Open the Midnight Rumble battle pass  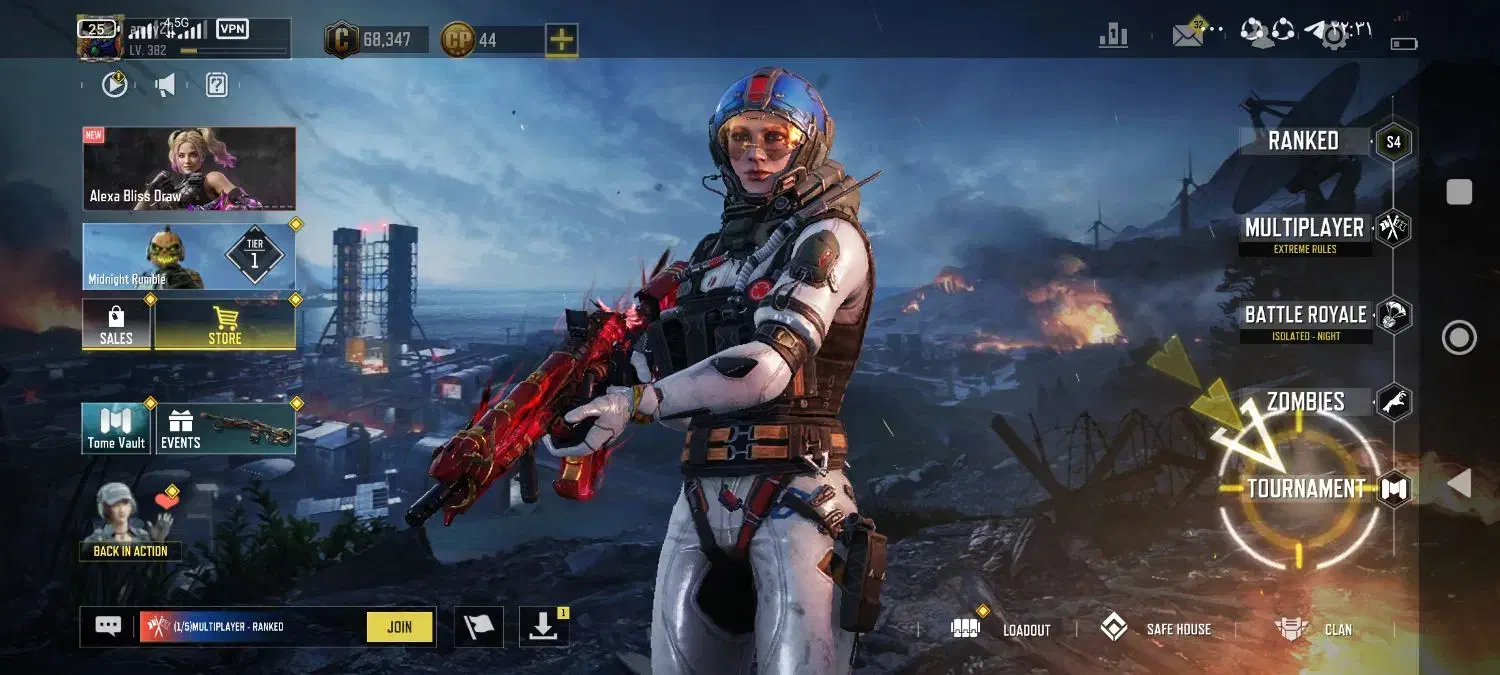click(x=189, y=256)
